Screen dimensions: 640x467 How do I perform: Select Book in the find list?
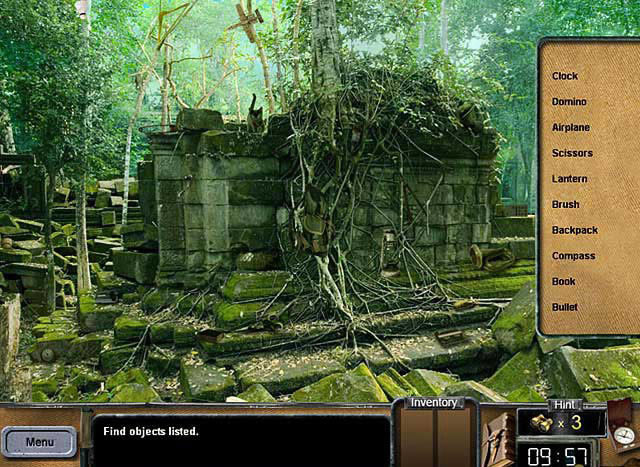click(564, 282)
